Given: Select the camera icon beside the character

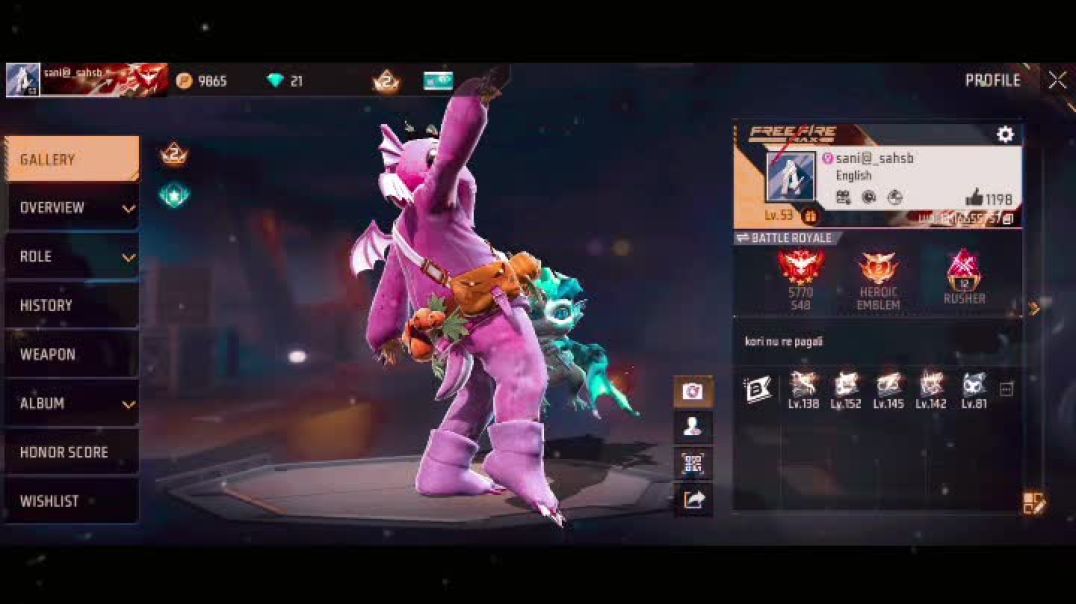Looking at the screenshot, I should [x=693, y=391].
